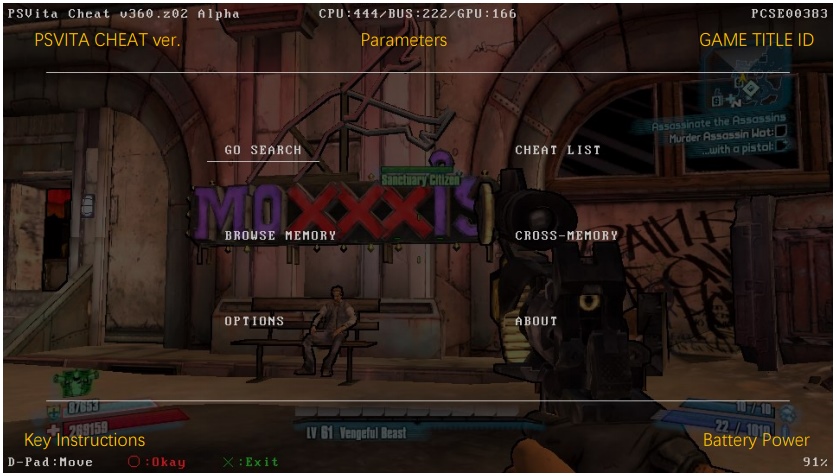The width and height of the screenshot is (837, 476).
Task: Open the CROSS-MEMORY entry
Action: 566,236
